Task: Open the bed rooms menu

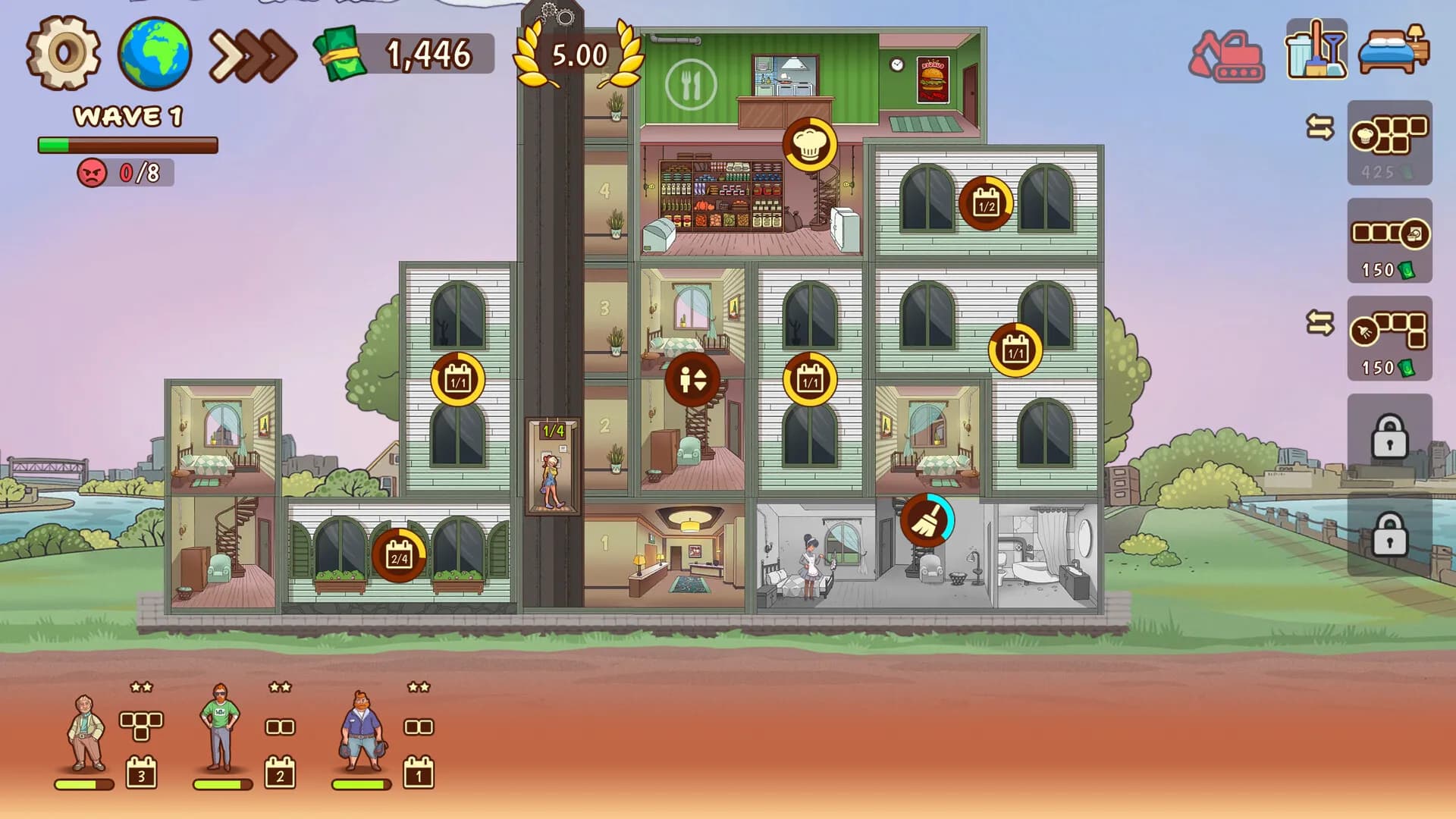Action: [x=1394, y=50]
